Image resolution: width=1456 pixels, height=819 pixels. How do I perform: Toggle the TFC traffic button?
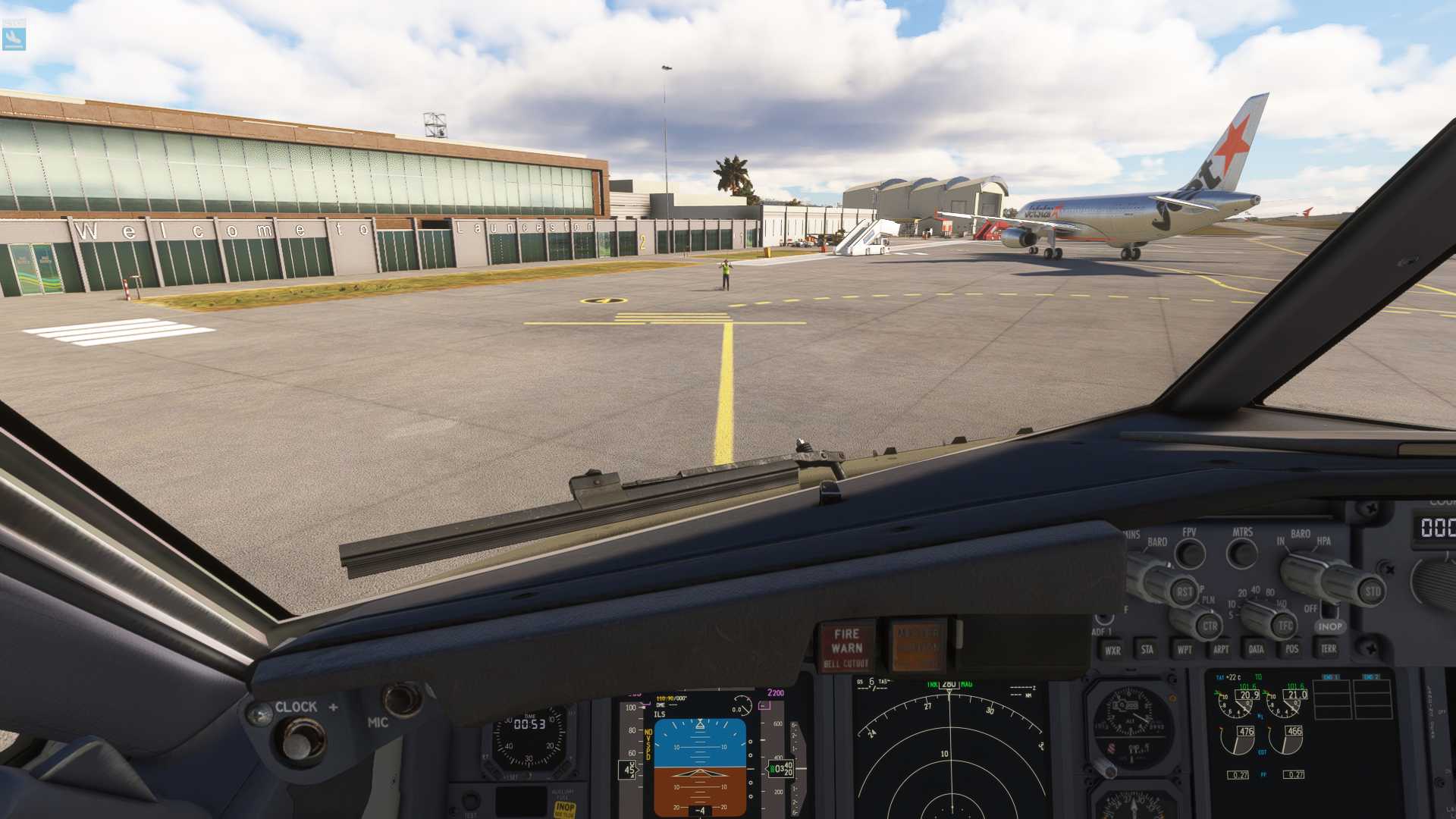pyautogui.click(x=1285, y=626)
